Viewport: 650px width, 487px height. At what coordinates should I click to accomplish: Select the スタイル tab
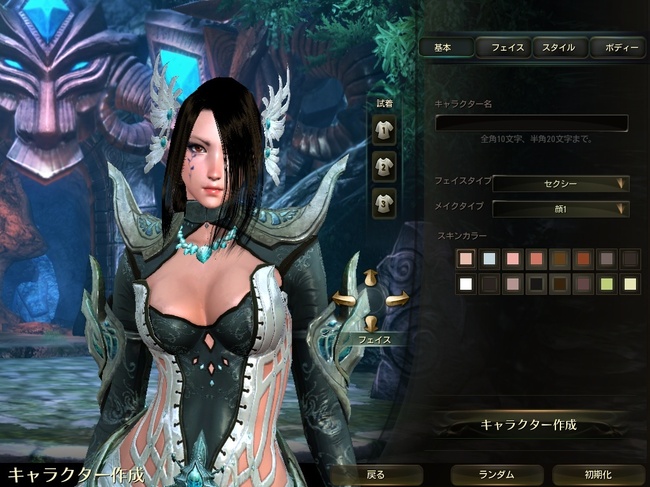point(559,47)
